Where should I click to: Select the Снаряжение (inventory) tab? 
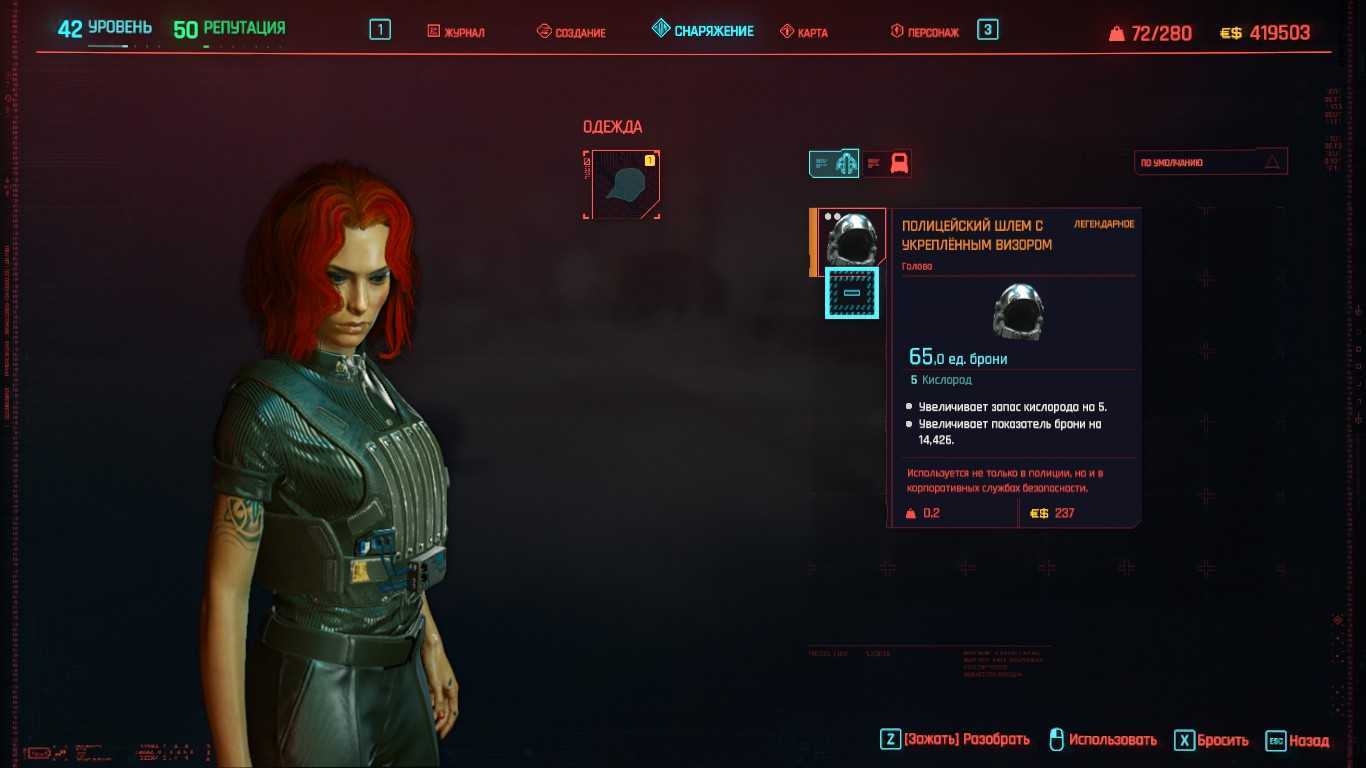pos(703,31)
